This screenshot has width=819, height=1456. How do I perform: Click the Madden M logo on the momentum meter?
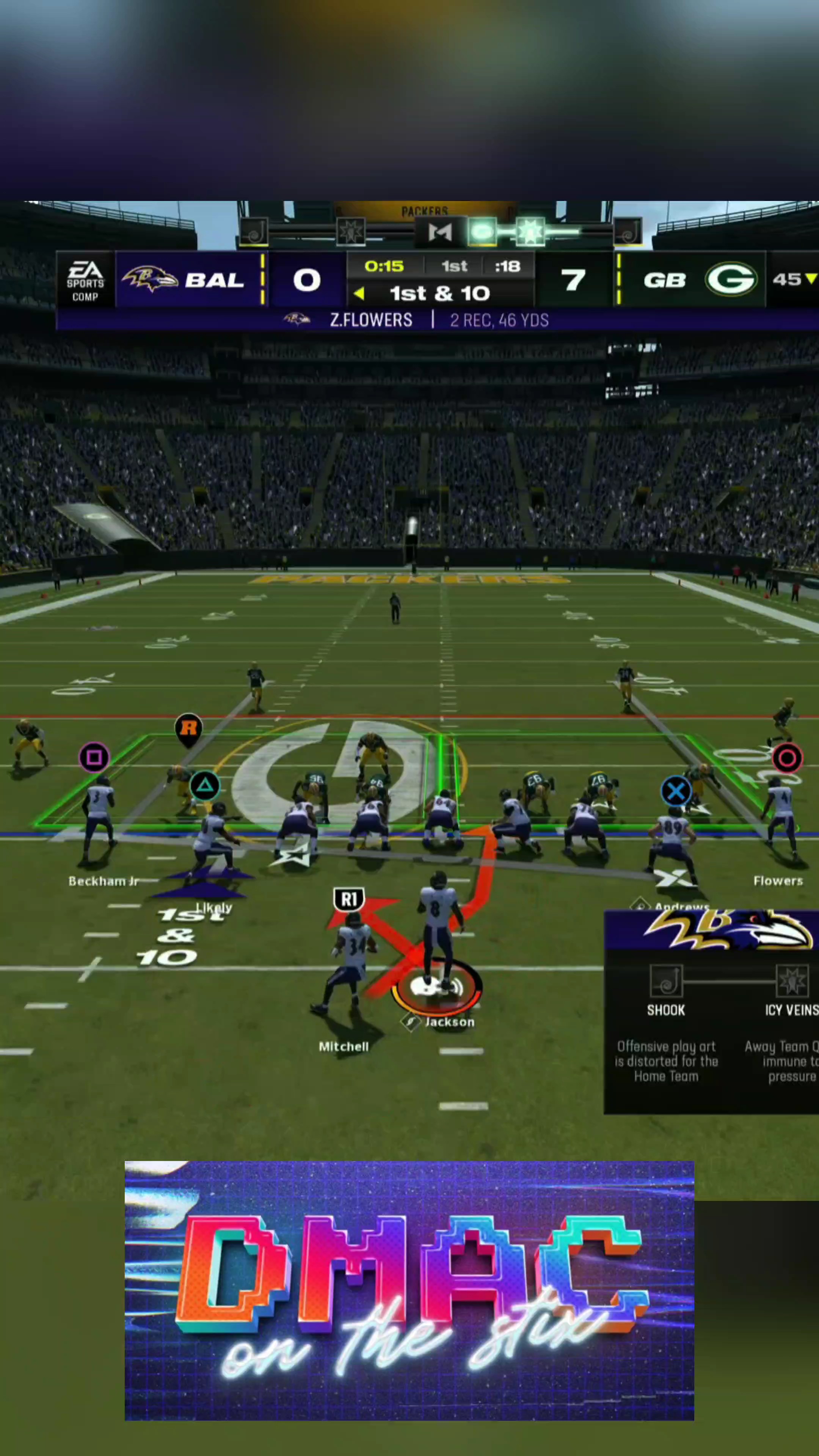[440, 232]
